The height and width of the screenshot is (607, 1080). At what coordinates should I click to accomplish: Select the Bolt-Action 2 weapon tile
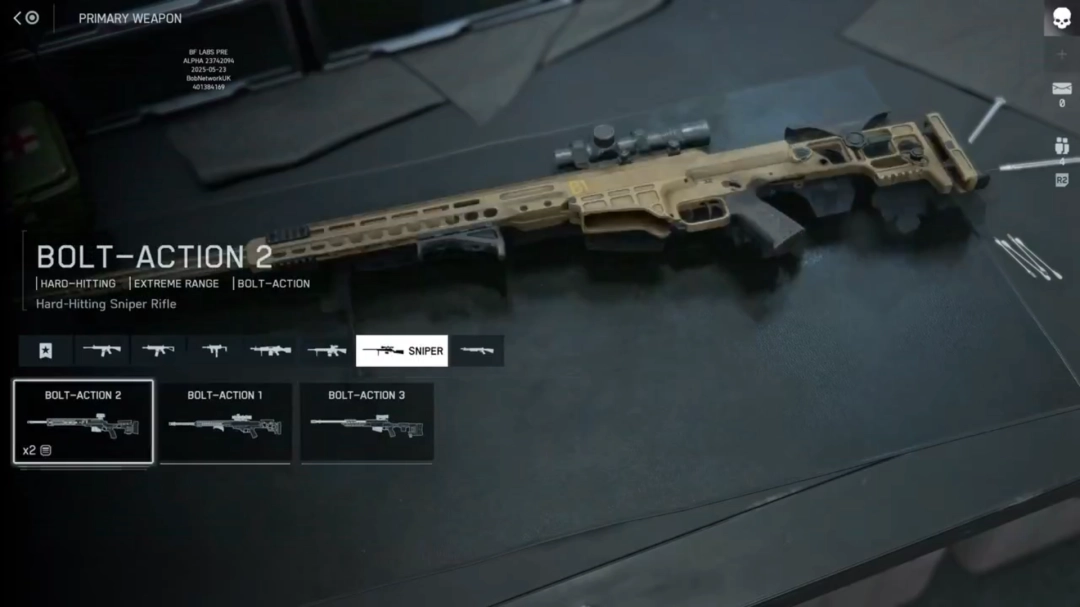83,421
